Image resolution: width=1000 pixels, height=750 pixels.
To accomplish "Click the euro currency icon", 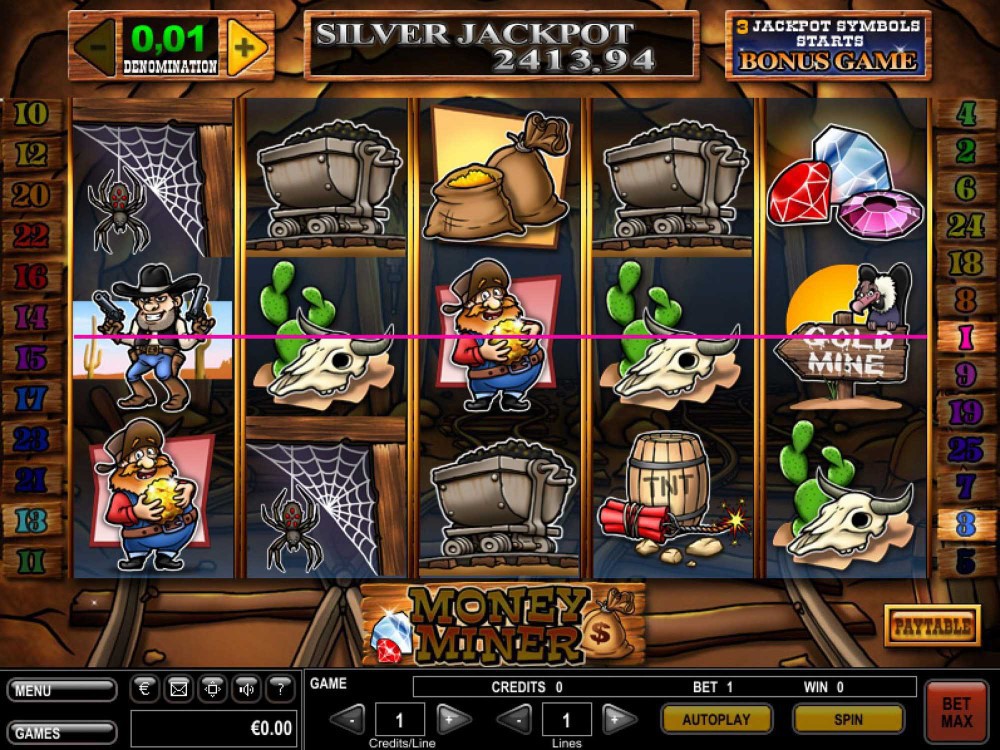I will [145, 688].
